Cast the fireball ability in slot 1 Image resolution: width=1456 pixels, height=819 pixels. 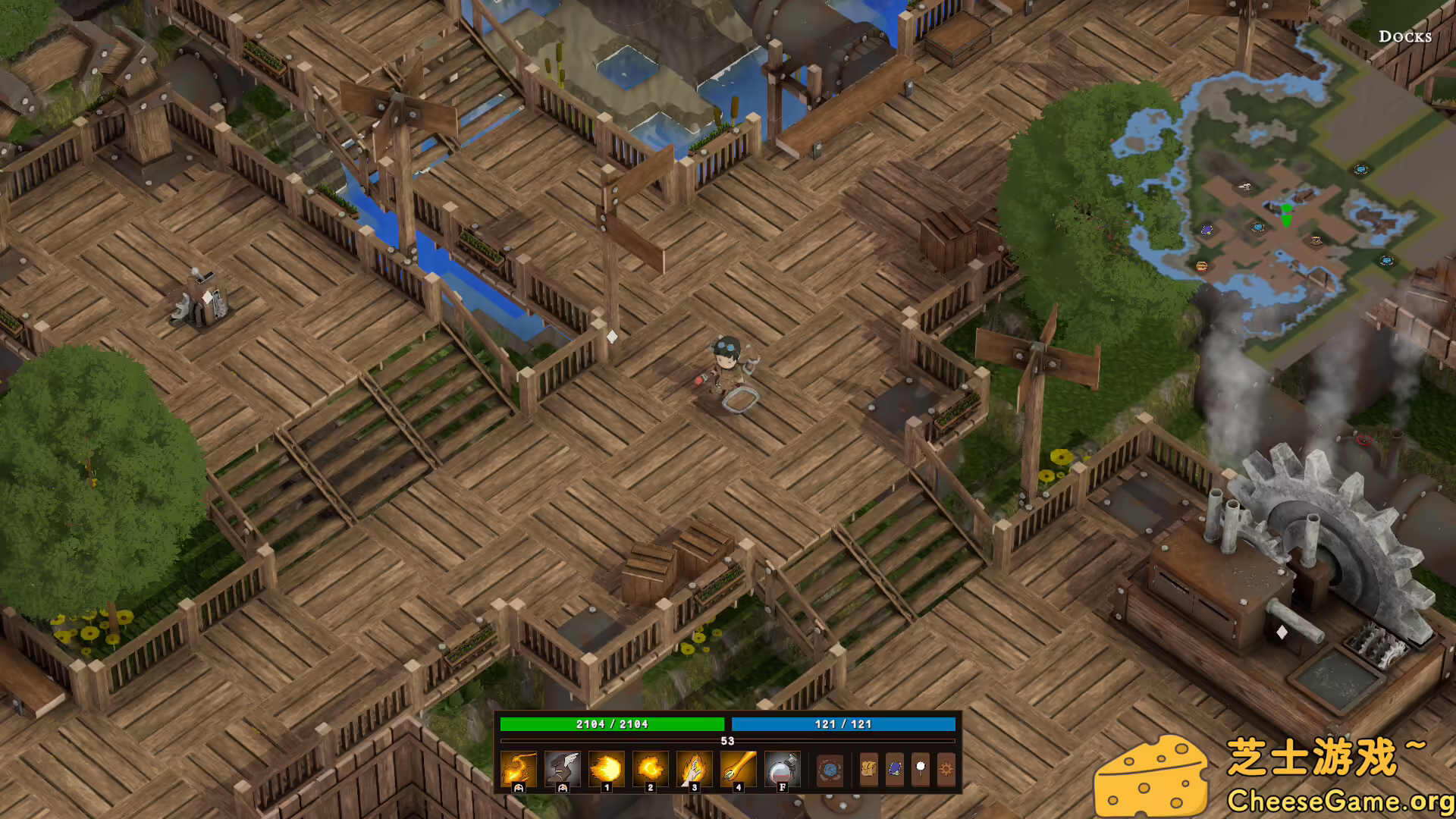[x=607, y=769]
